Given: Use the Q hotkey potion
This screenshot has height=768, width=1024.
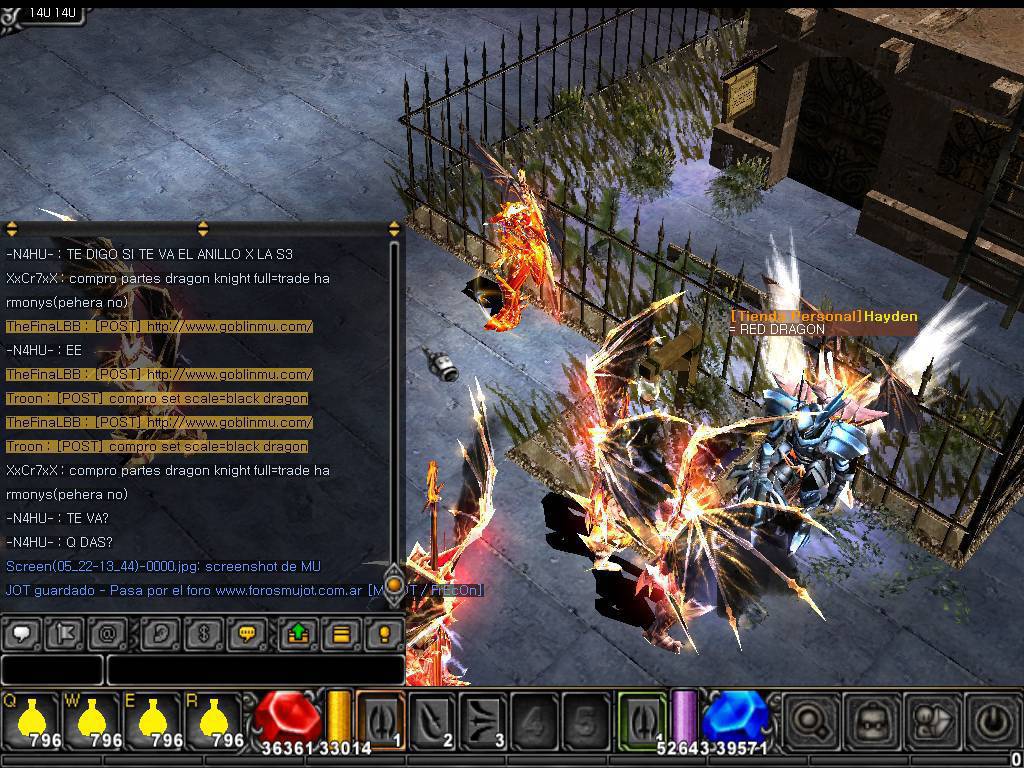Looking at the screenshot, I should 32,719.
